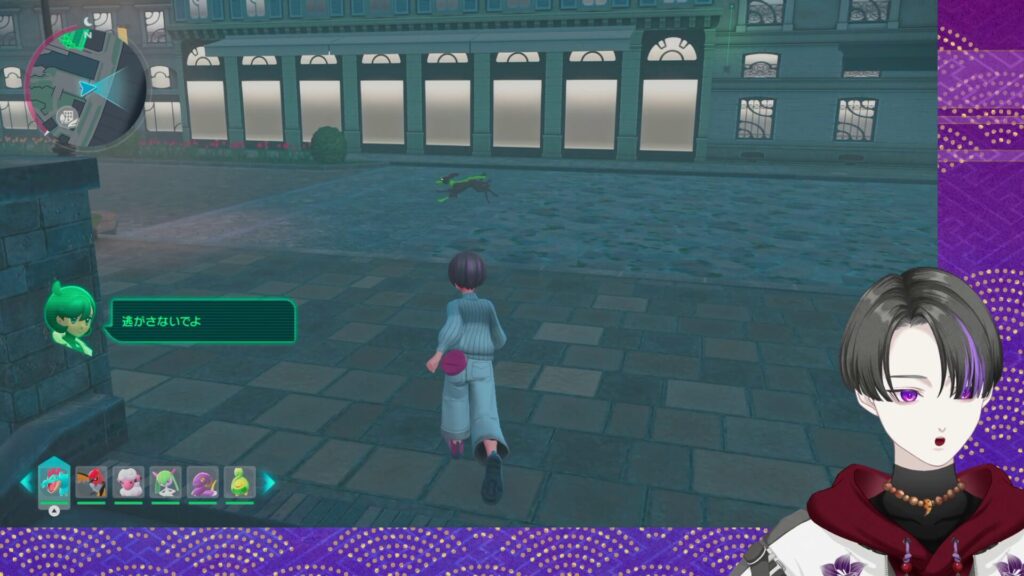Choose the Fletchinder party slot

pos(92,482)
